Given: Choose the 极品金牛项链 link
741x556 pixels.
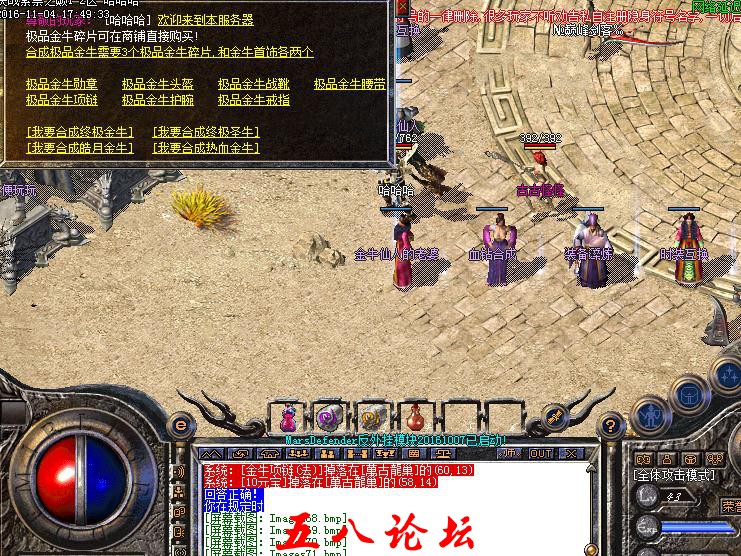Looking at the screenshot, I should (x=62, y=100).
